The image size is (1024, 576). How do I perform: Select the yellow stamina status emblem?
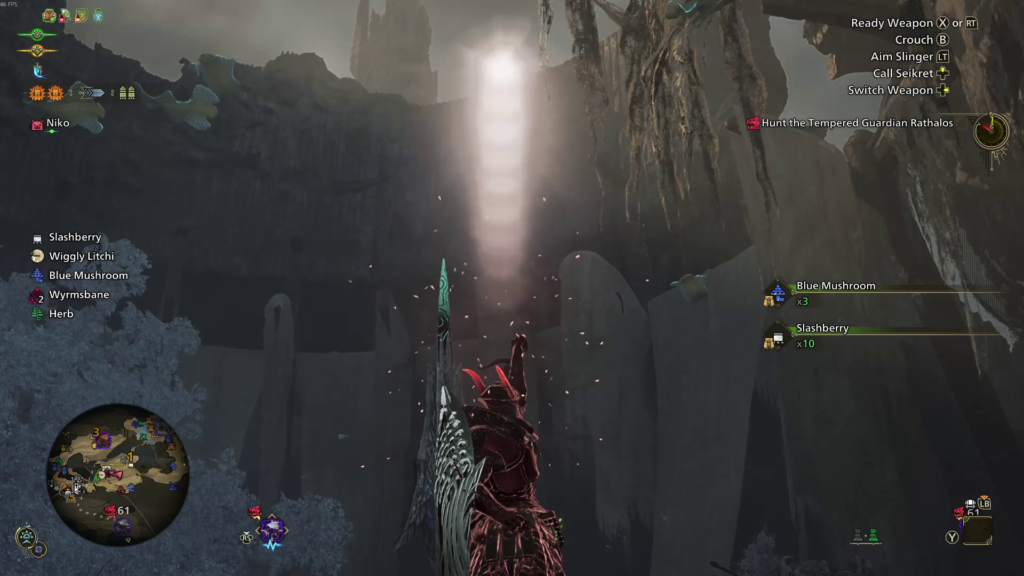click(37, 50)
